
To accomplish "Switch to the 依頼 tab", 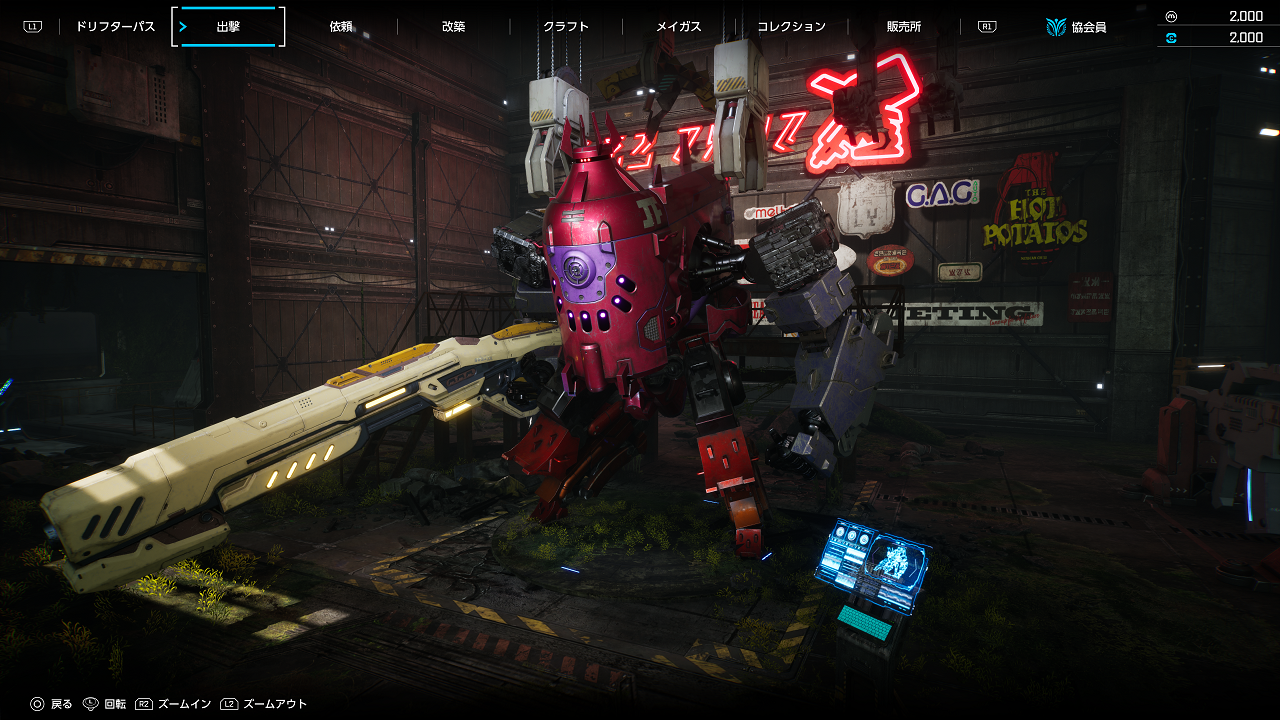I will tap(341, 27).
